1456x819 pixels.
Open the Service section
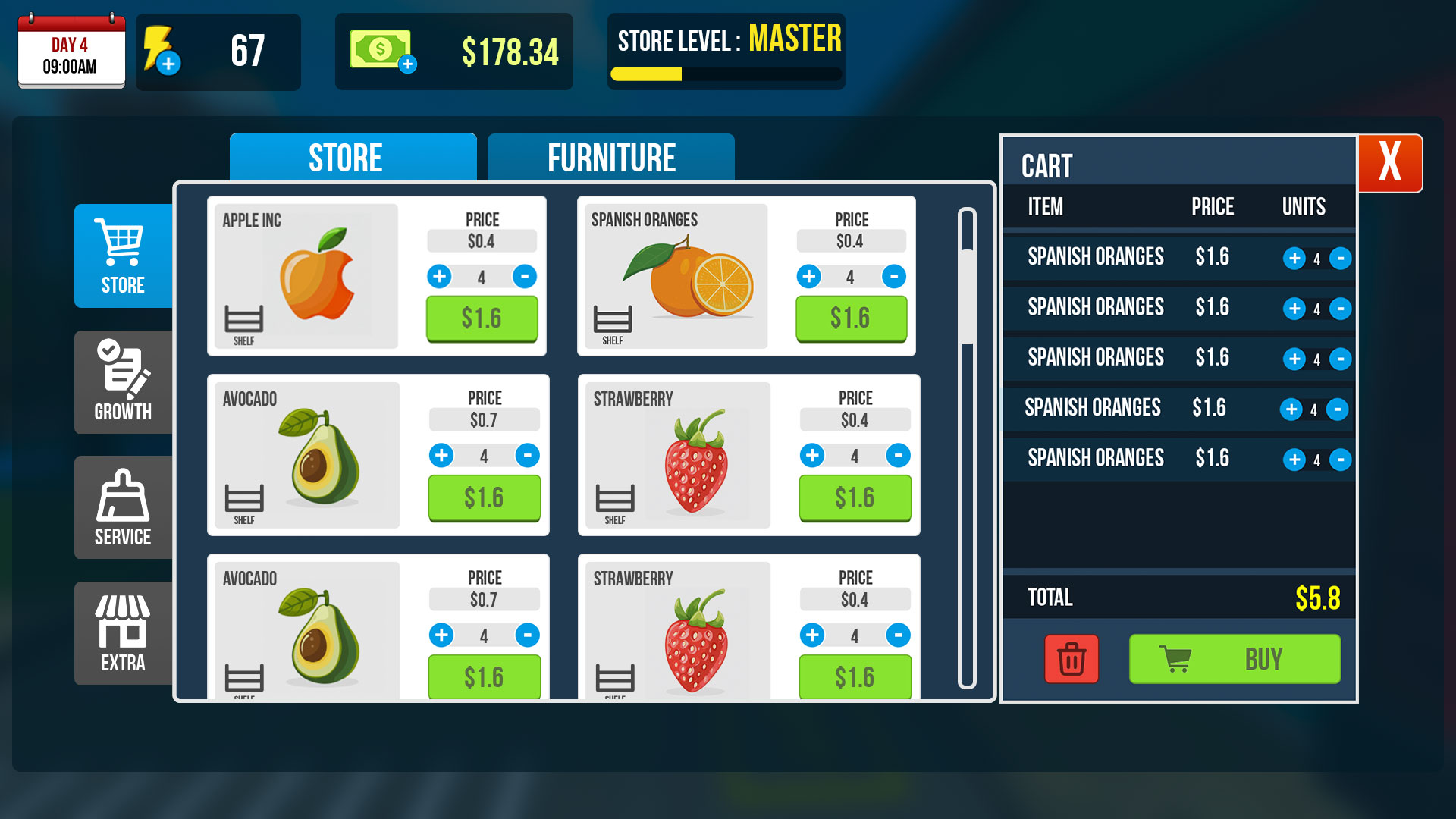121,507
